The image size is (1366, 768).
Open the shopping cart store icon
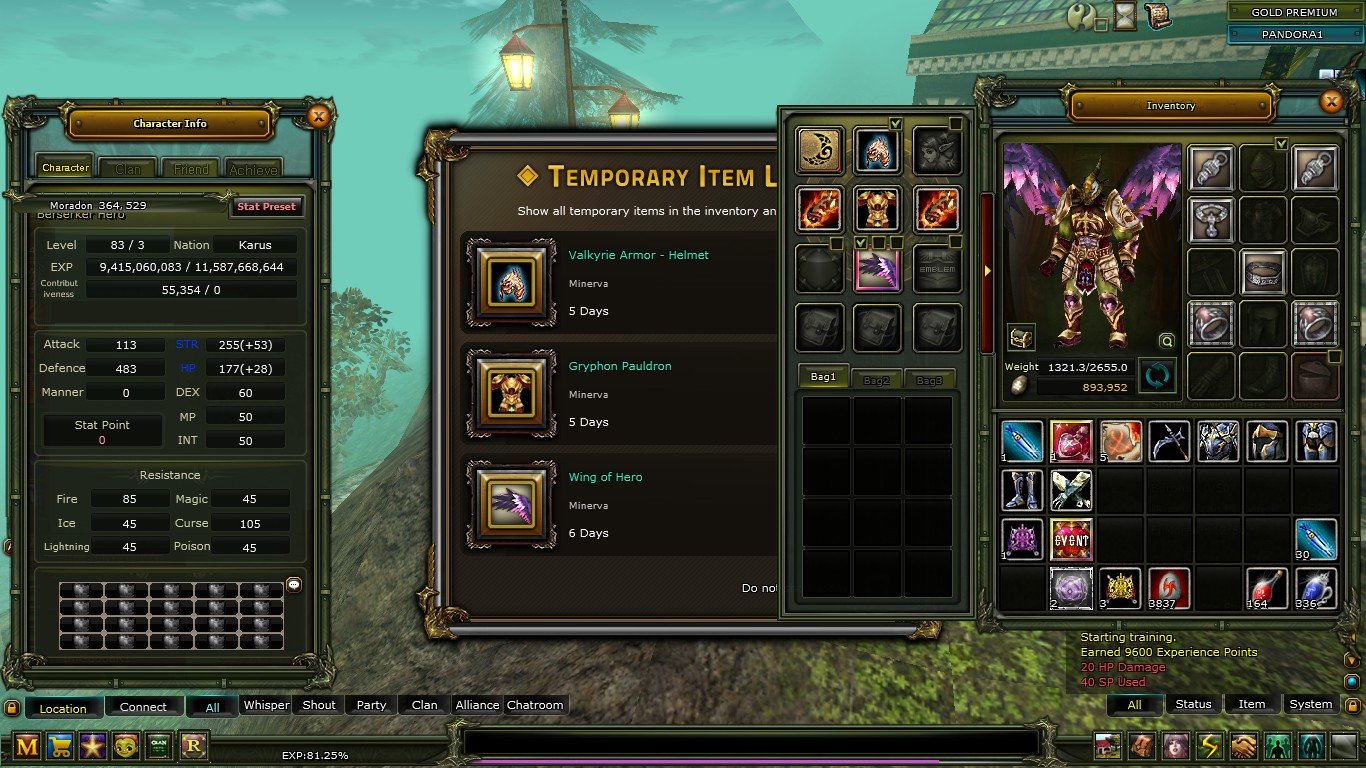[60, 745]
